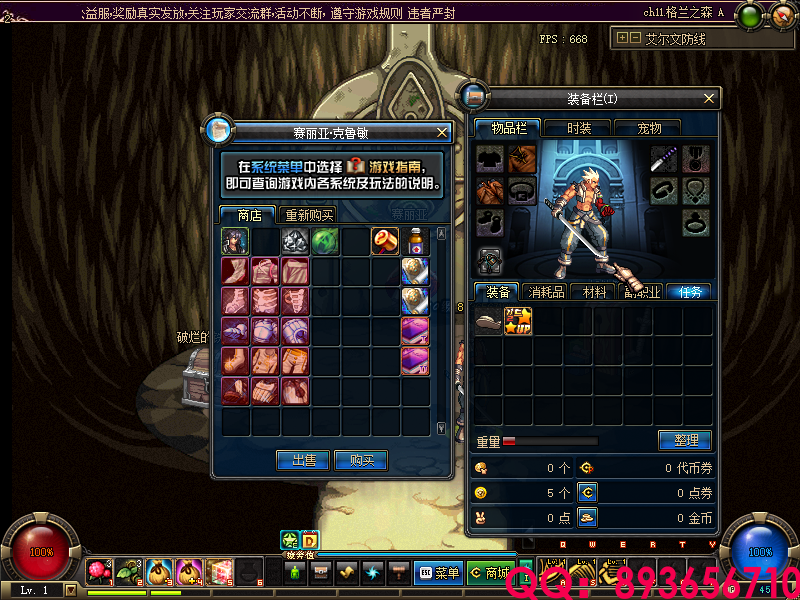Choose the character portrait item in shop
This screenshot has height=600, width=800.
pyautogui.click(x=236, y=241)
